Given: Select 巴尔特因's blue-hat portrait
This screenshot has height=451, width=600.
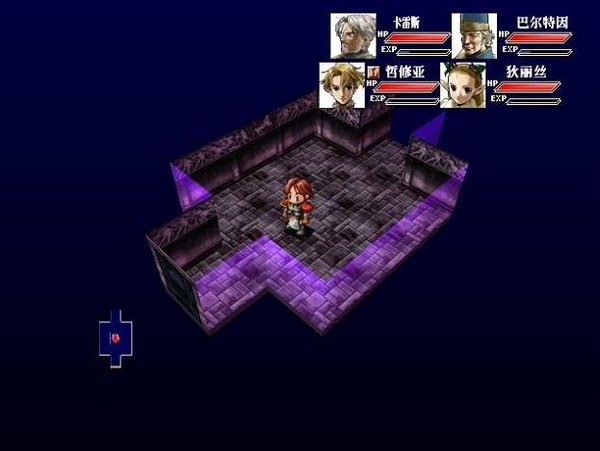Looking at the screenshot, I should (x=474, y=35).
